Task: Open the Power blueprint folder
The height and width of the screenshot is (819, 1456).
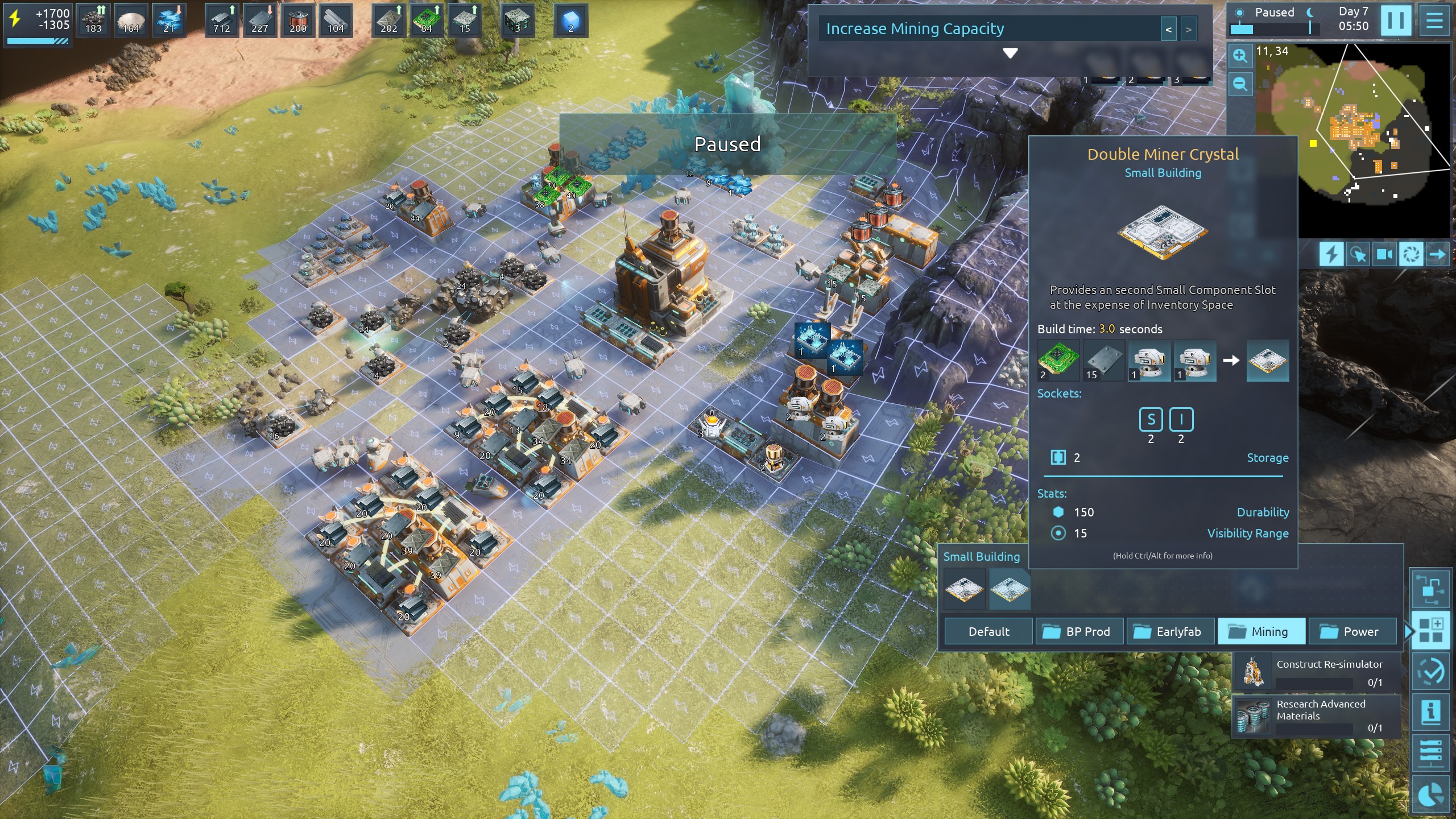Action: pyautogui.click(x=1352, y=631)
